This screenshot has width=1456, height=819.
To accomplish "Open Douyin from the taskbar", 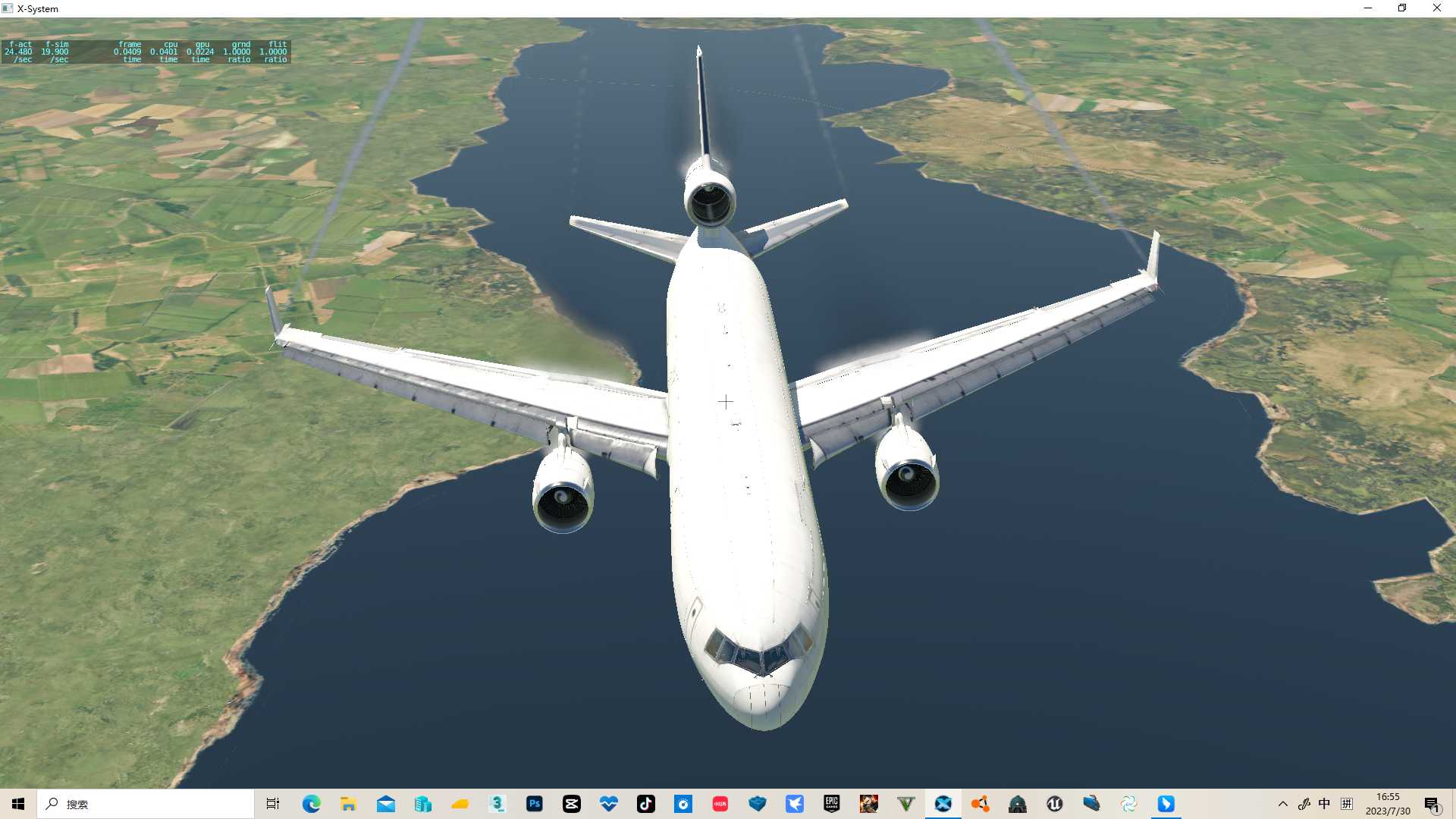I will point(647,804).
